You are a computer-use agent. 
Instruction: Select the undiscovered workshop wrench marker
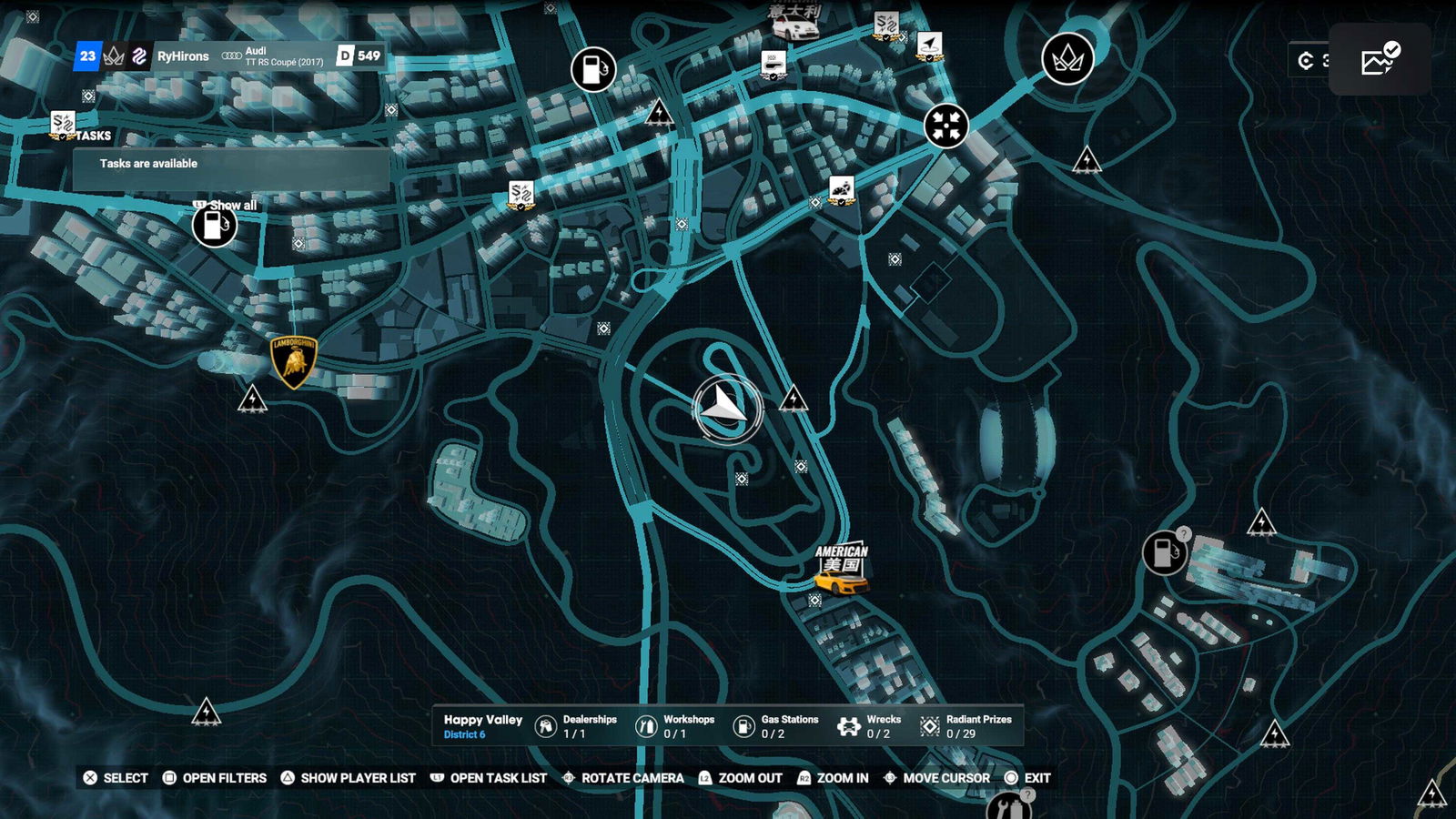(1008, 806)
